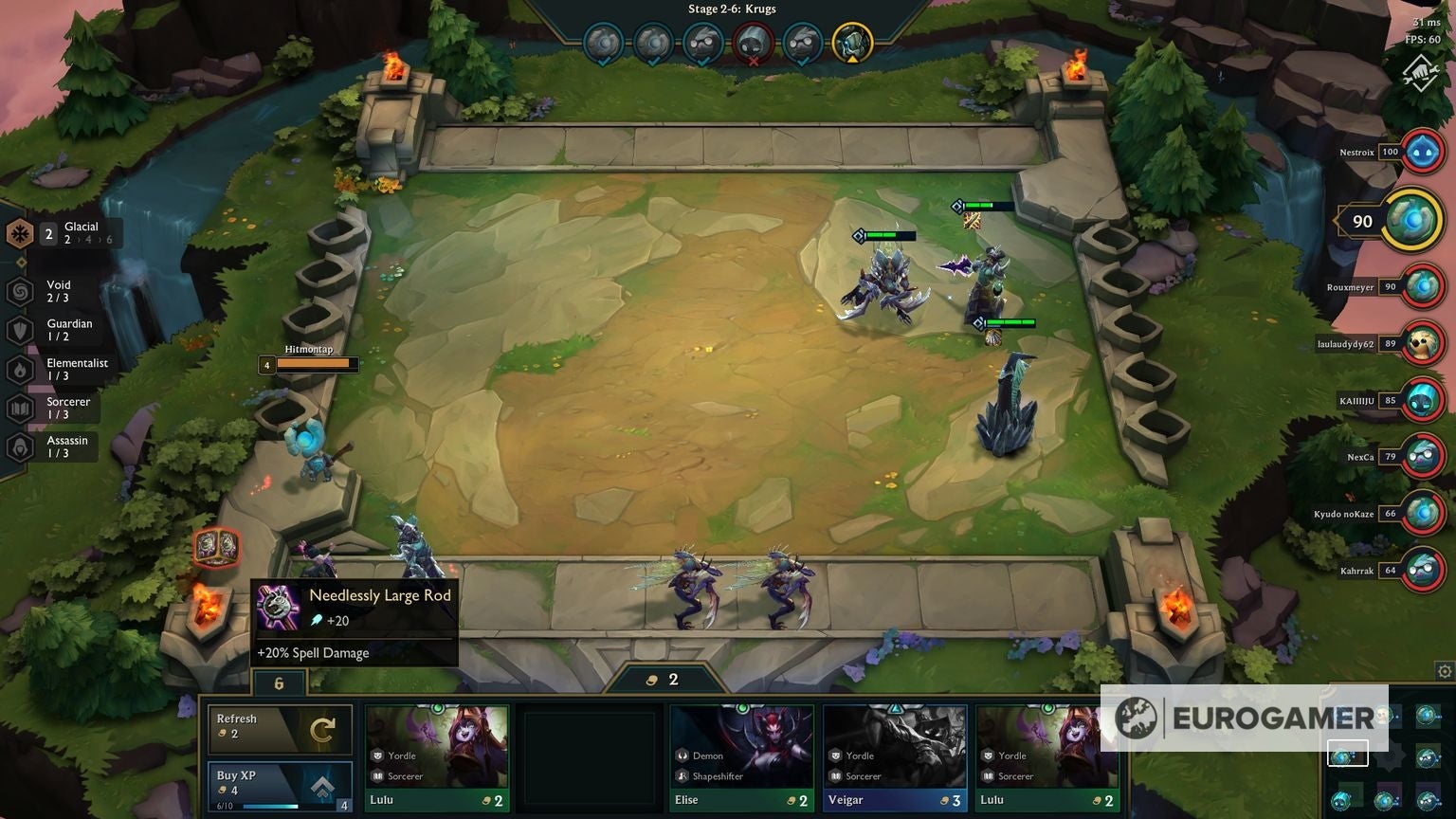The image size is (1456, 819).
Task: Select the Assassin trait icon
Action: point(19,446)
